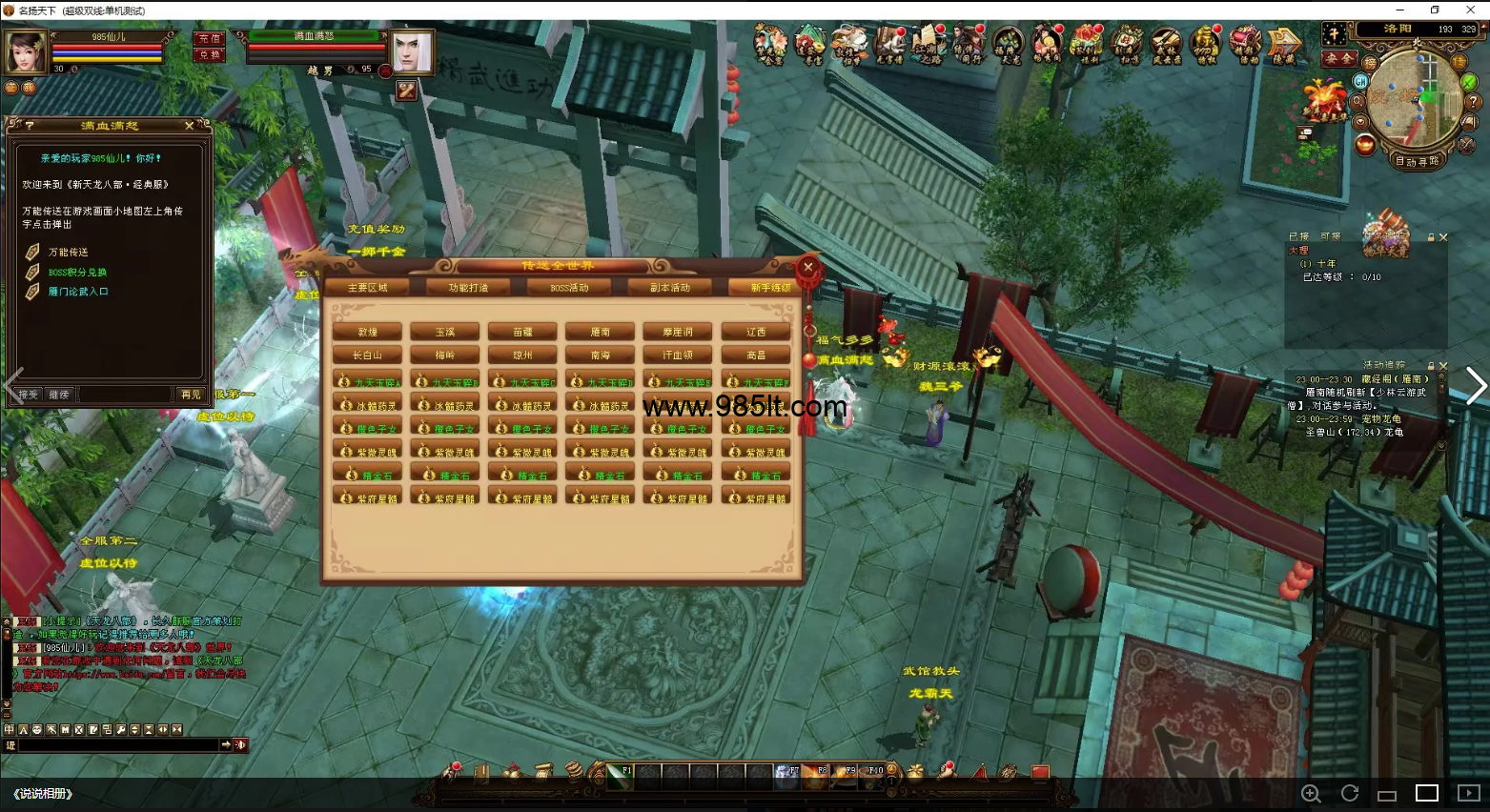Activate the 自动寻路 auto-pathfinding button

click(x=1418, y=161)
